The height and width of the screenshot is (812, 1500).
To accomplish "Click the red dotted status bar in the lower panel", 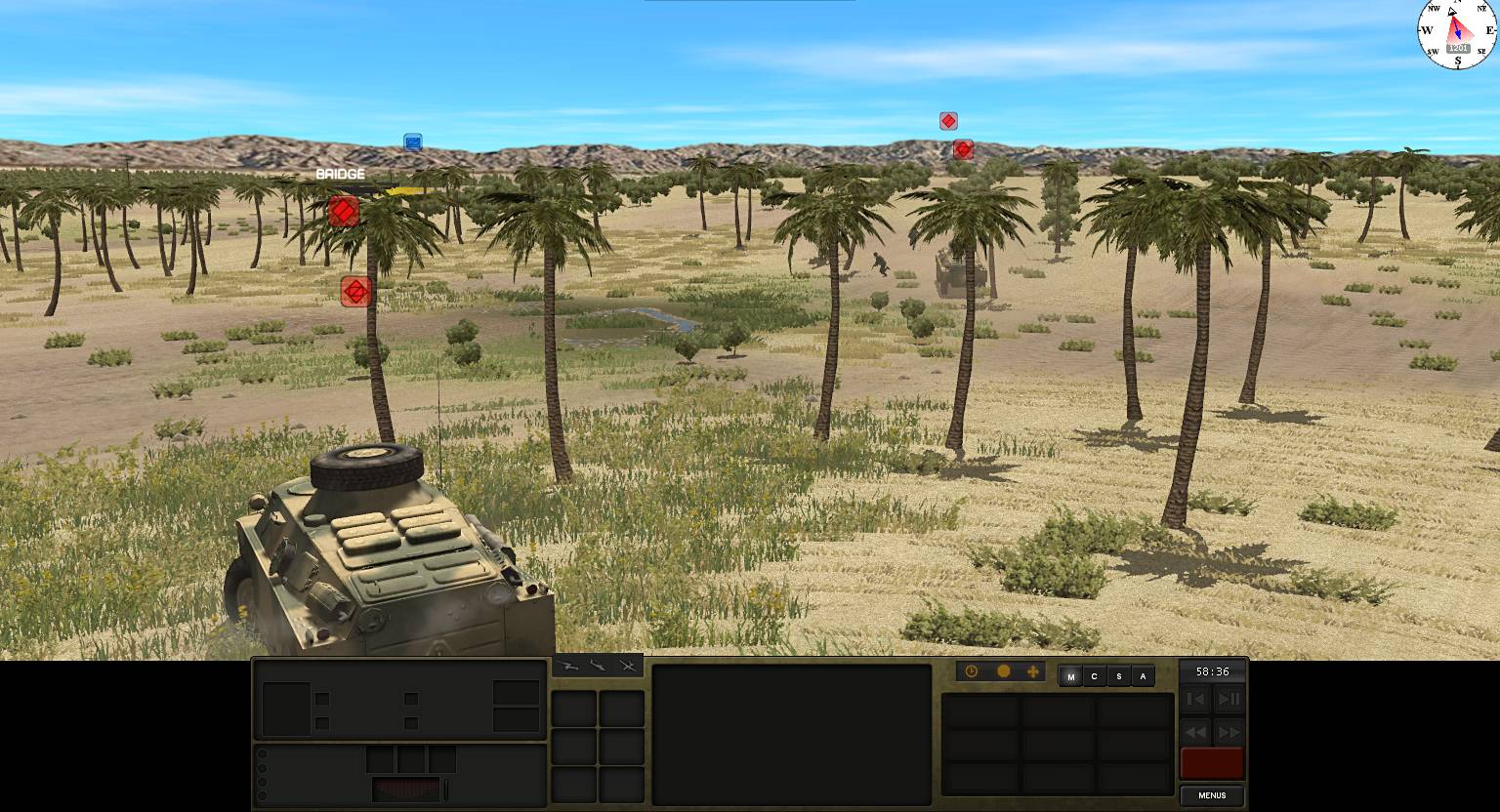I will (x=407, y=790).
